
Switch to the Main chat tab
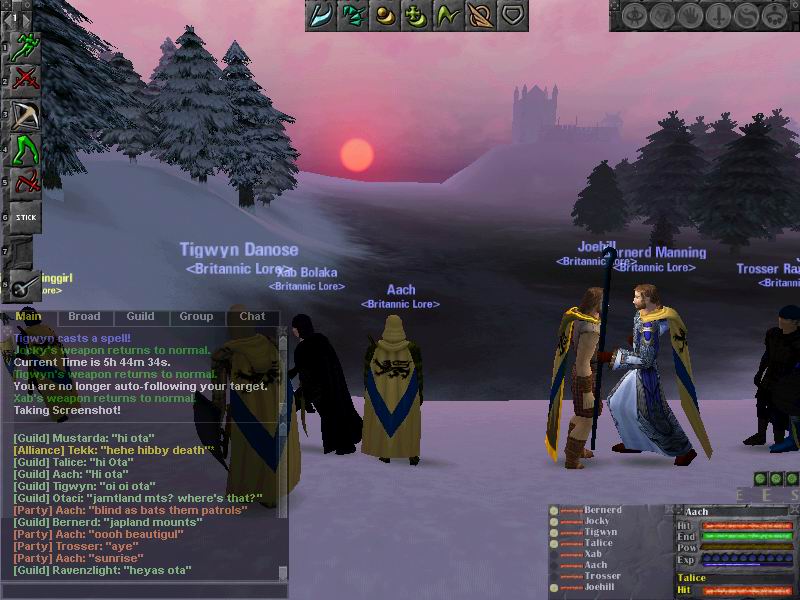click(x=28, y=317)
